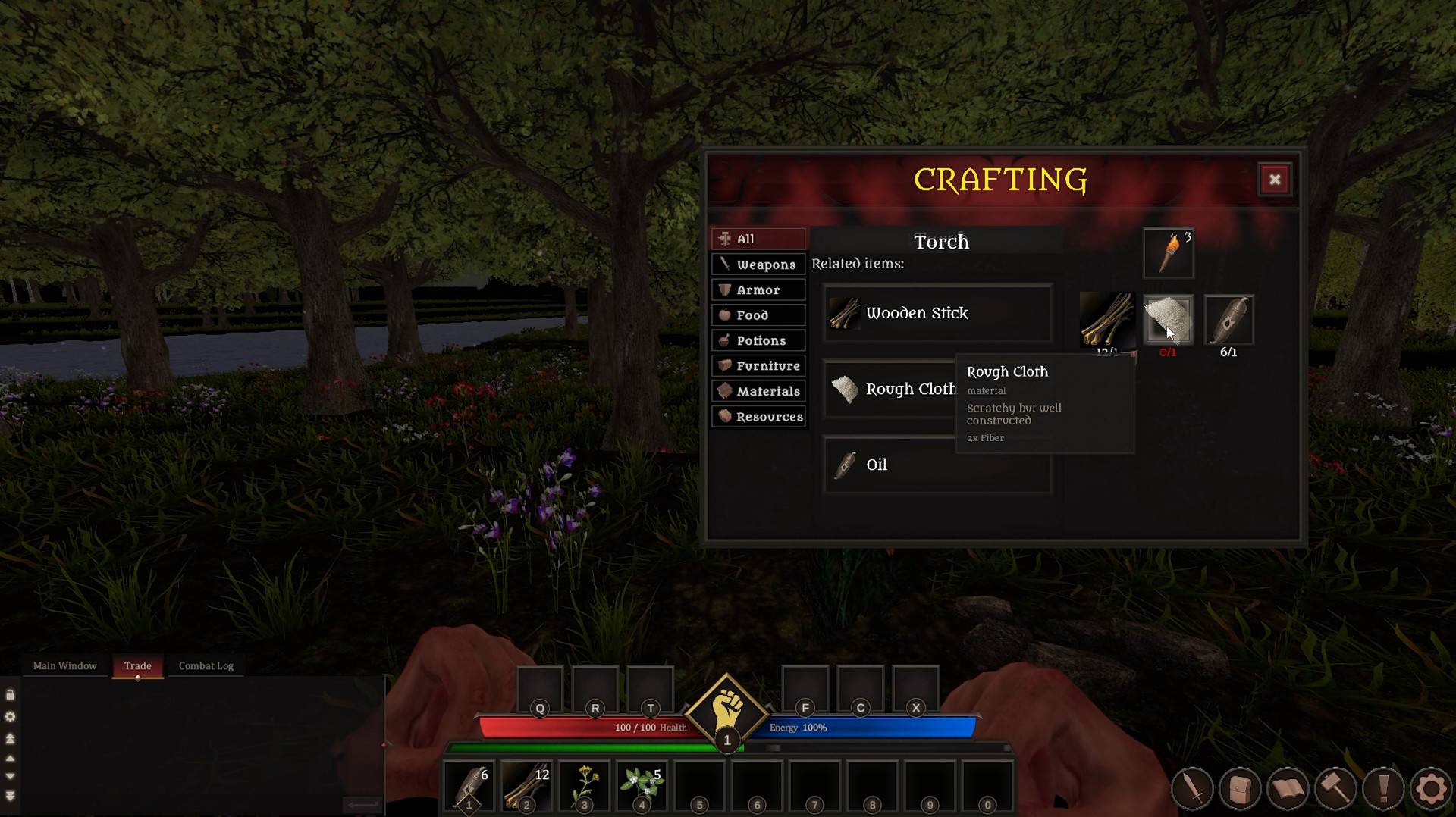Image resolution: width=1456 pixels, height=817 pixels.
Task: Select the flowers in hotbar slot 4
Action: 641,786
